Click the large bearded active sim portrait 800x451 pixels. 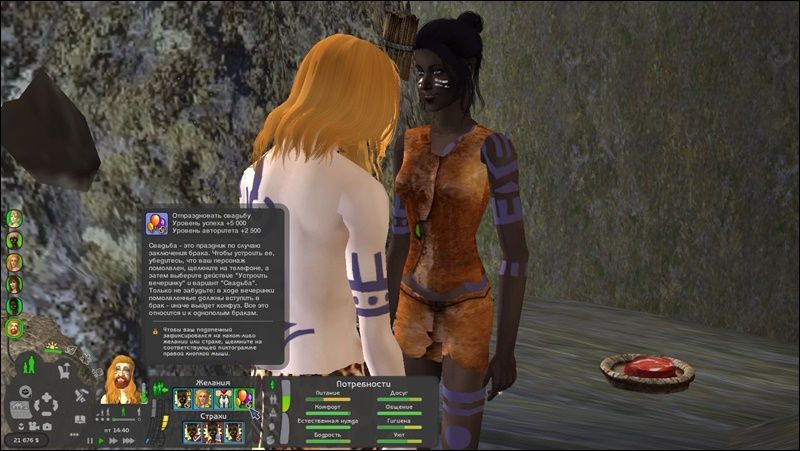click(118, 378)
